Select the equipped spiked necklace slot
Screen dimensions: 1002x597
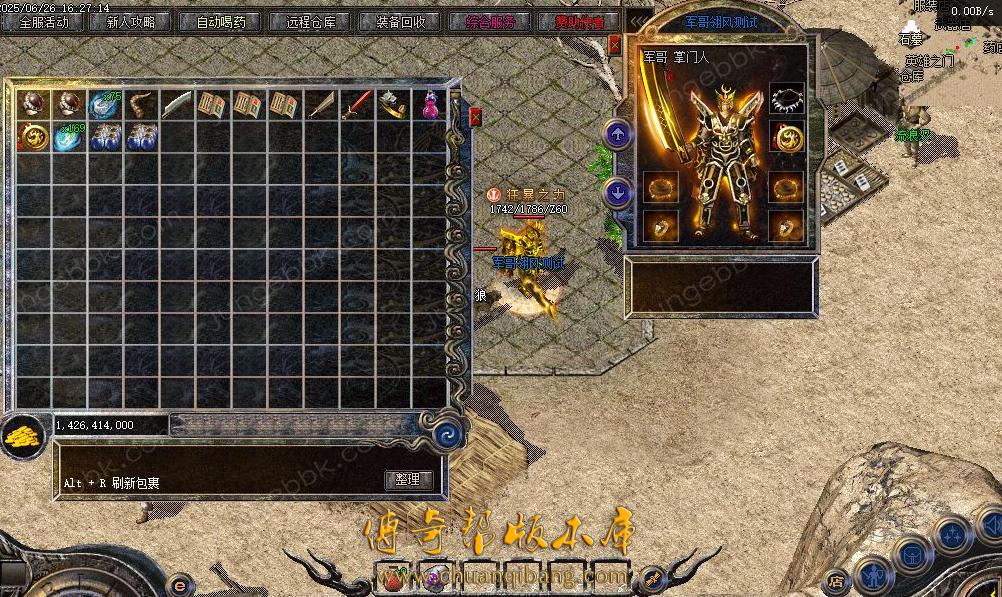[787, 99]
